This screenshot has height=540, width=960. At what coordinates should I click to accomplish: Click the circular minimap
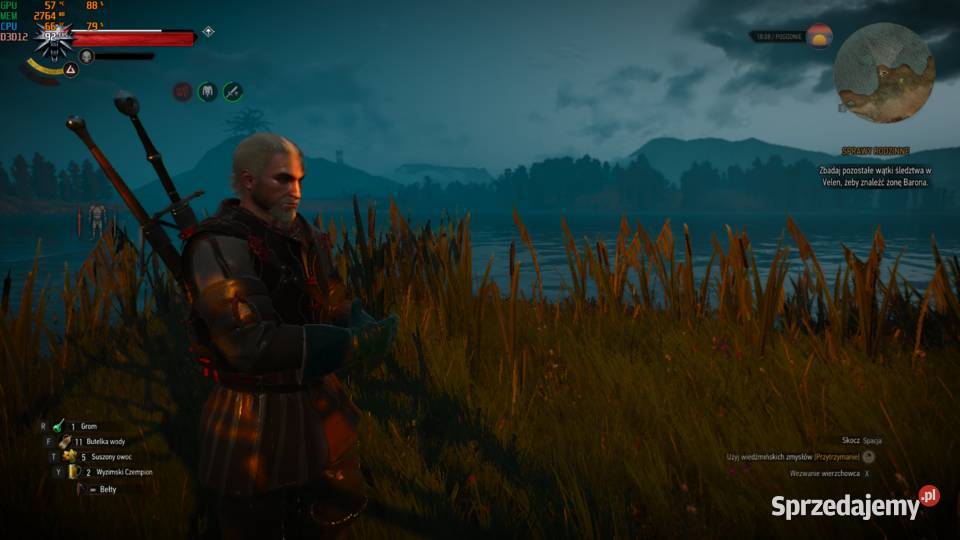point(884,72)
